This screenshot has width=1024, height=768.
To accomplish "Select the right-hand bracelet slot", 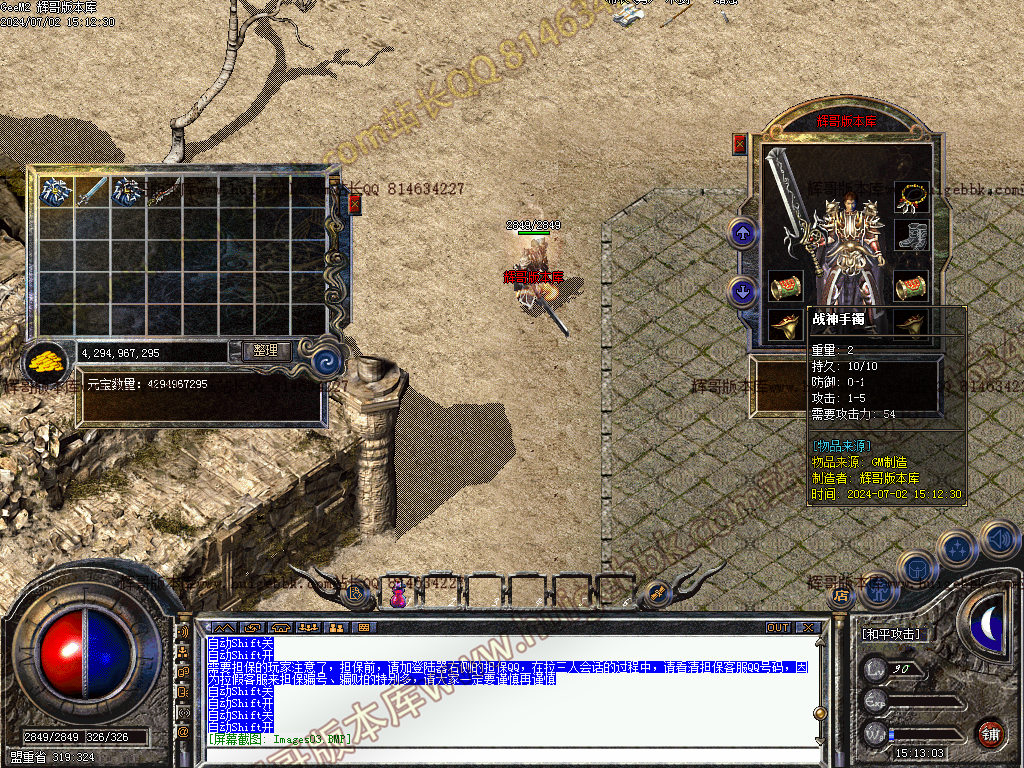I will pos(911,288).
